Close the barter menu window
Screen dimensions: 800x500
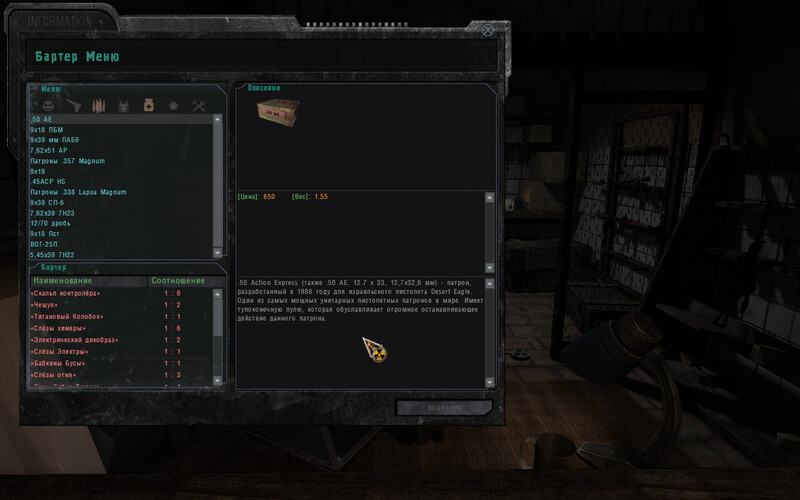(488, 30)
